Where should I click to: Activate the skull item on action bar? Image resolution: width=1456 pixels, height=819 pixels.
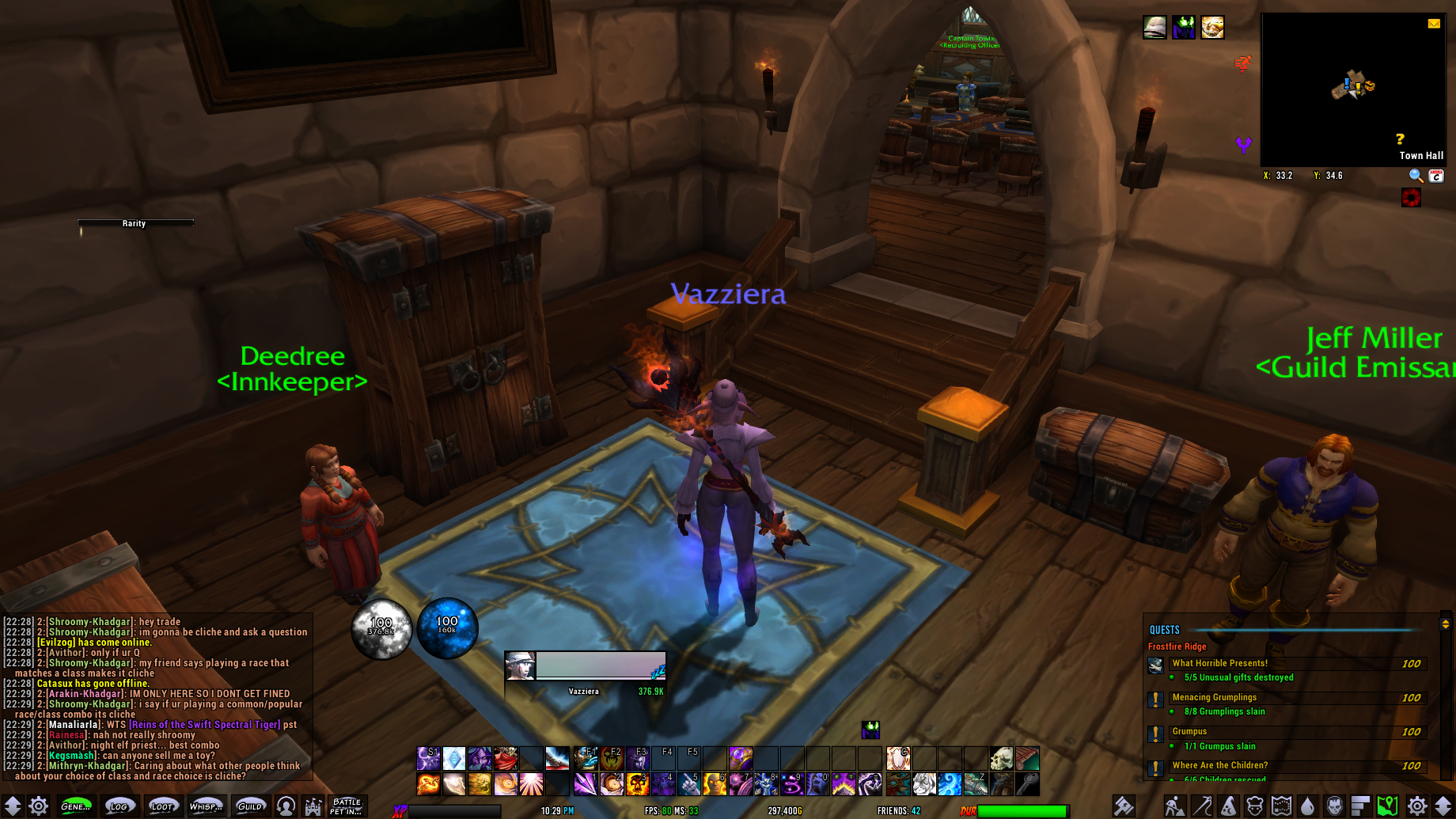pyautogui.click(x=1001, y=758)
